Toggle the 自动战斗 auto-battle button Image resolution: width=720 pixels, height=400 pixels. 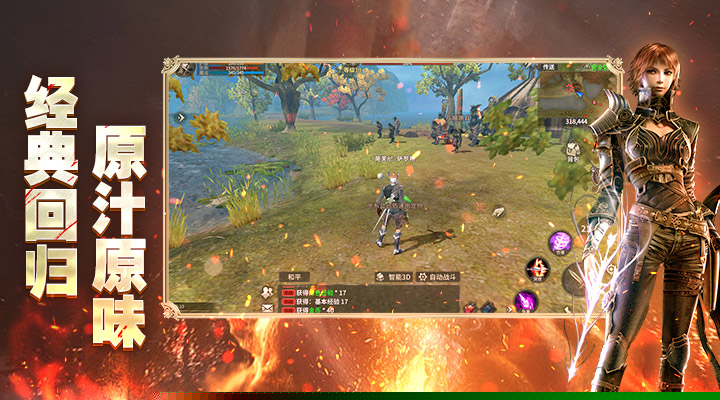click(438, 276)
